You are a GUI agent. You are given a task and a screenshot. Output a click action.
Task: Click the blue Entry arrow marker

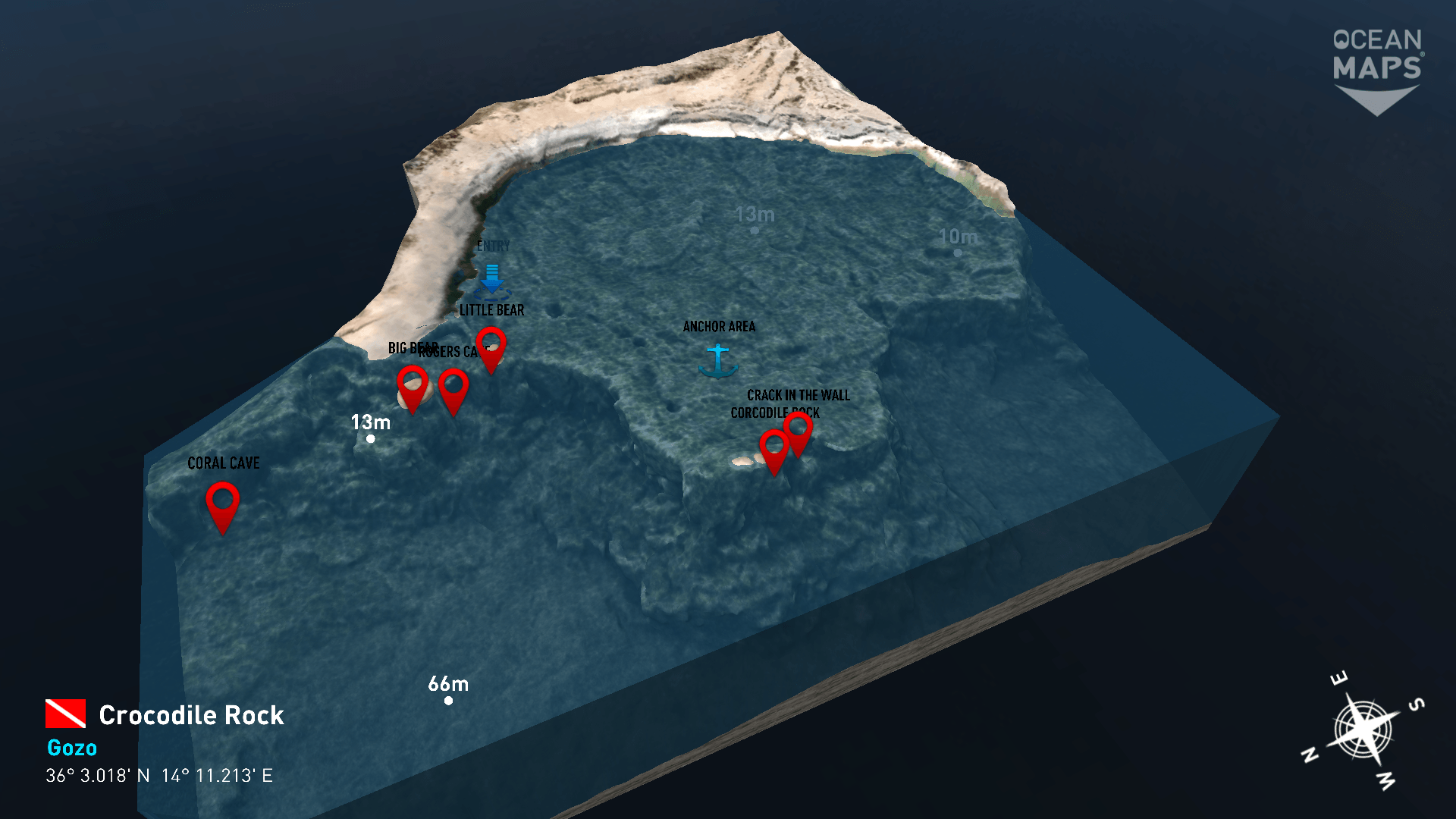[492, 279]
